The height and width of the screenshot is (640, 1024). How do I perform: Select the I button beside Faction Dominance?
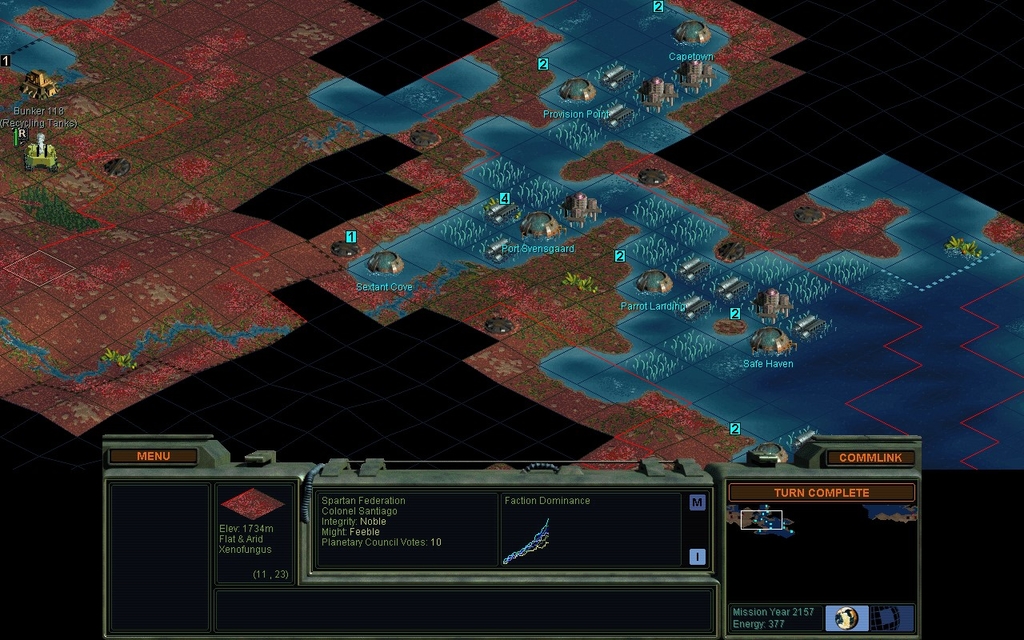697,557
